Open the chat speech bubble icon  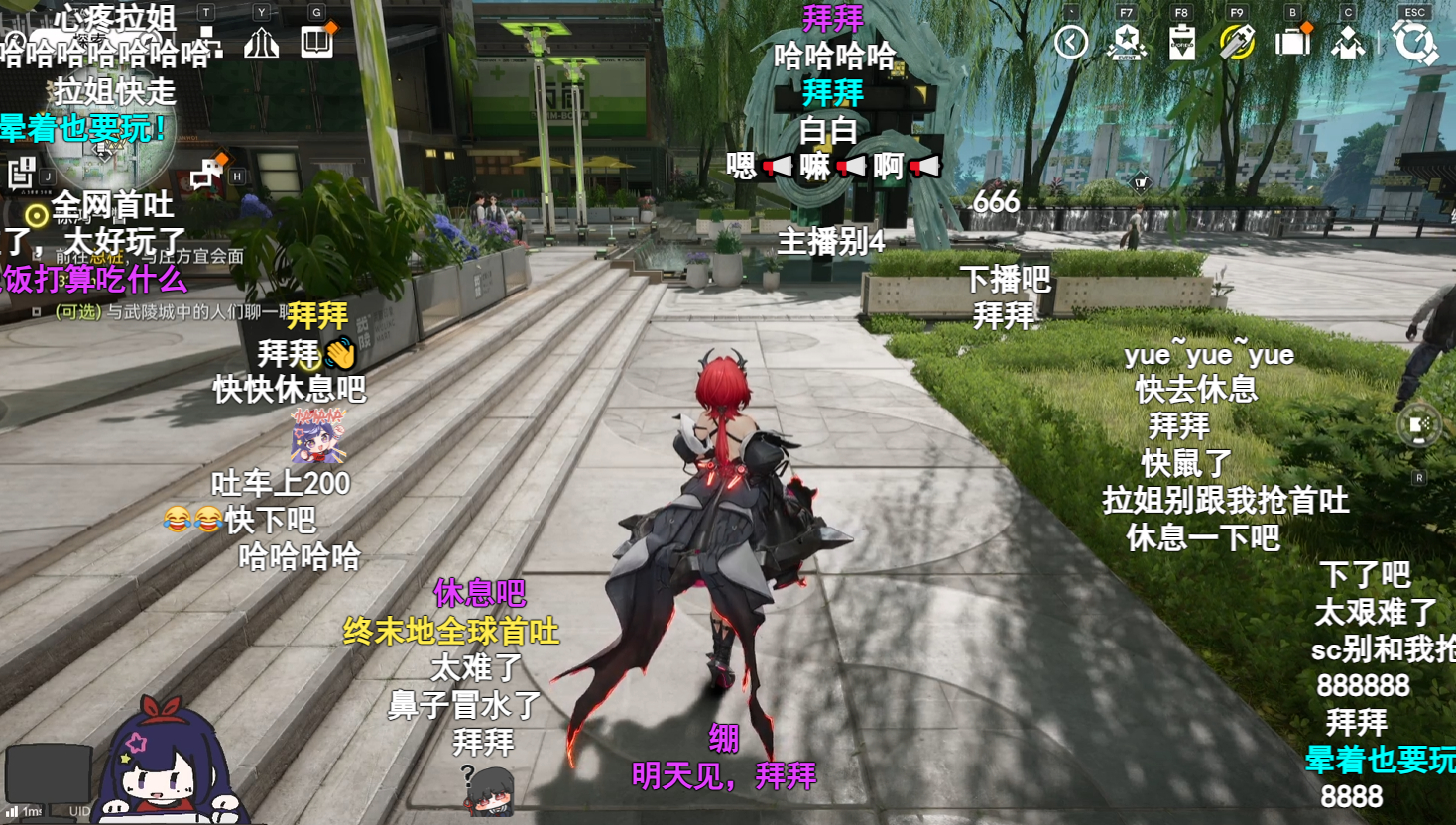[x=205, y=175]
